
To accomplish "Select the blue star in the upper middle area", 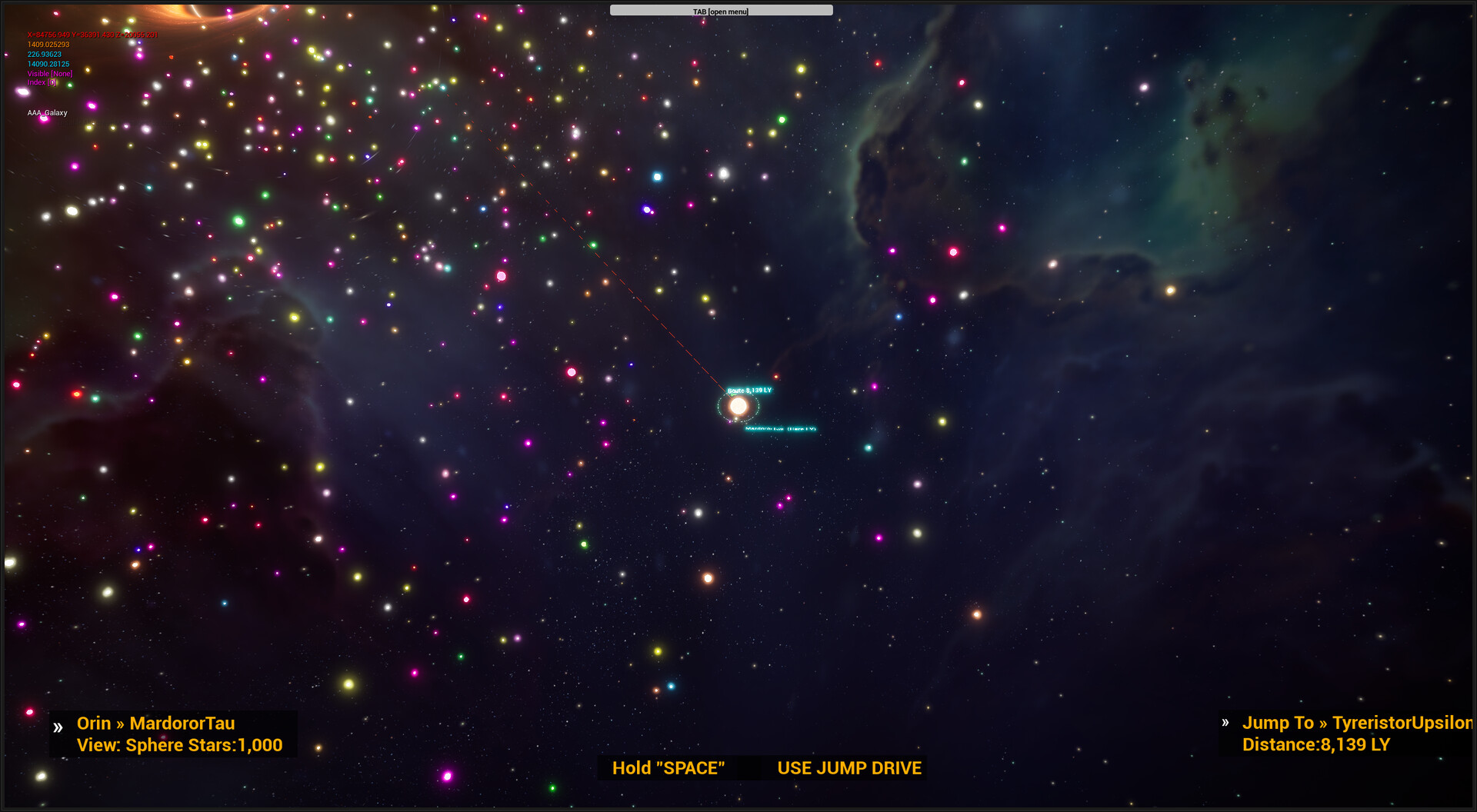I will 658,176.
